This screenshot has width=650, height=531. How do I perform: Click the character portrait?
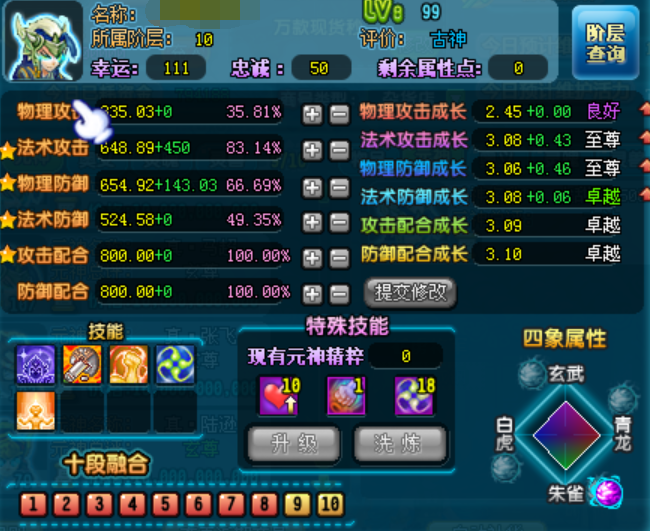(45, 40)
